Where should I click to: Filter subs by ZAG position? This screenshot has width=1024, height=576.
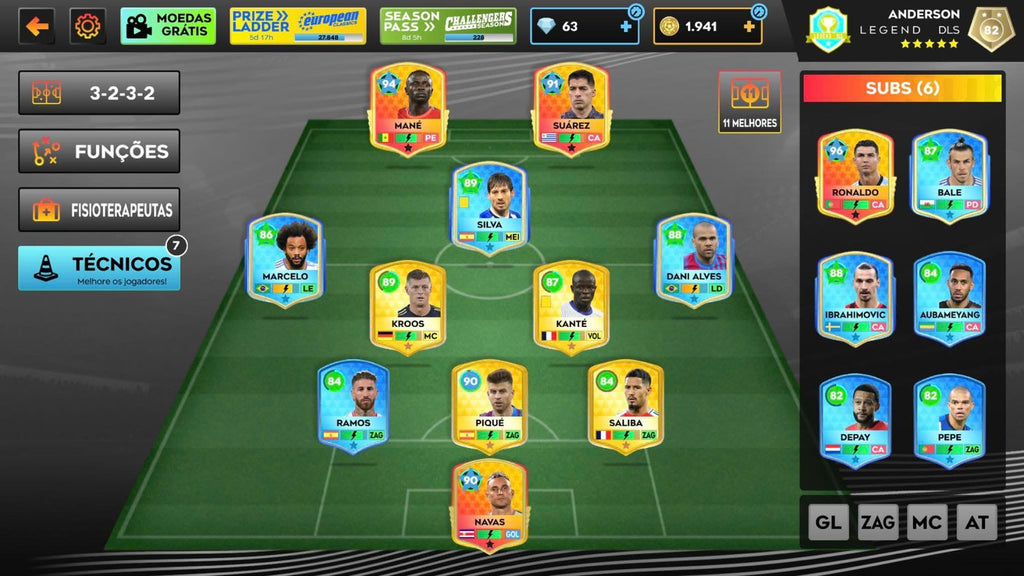point(878,522)
